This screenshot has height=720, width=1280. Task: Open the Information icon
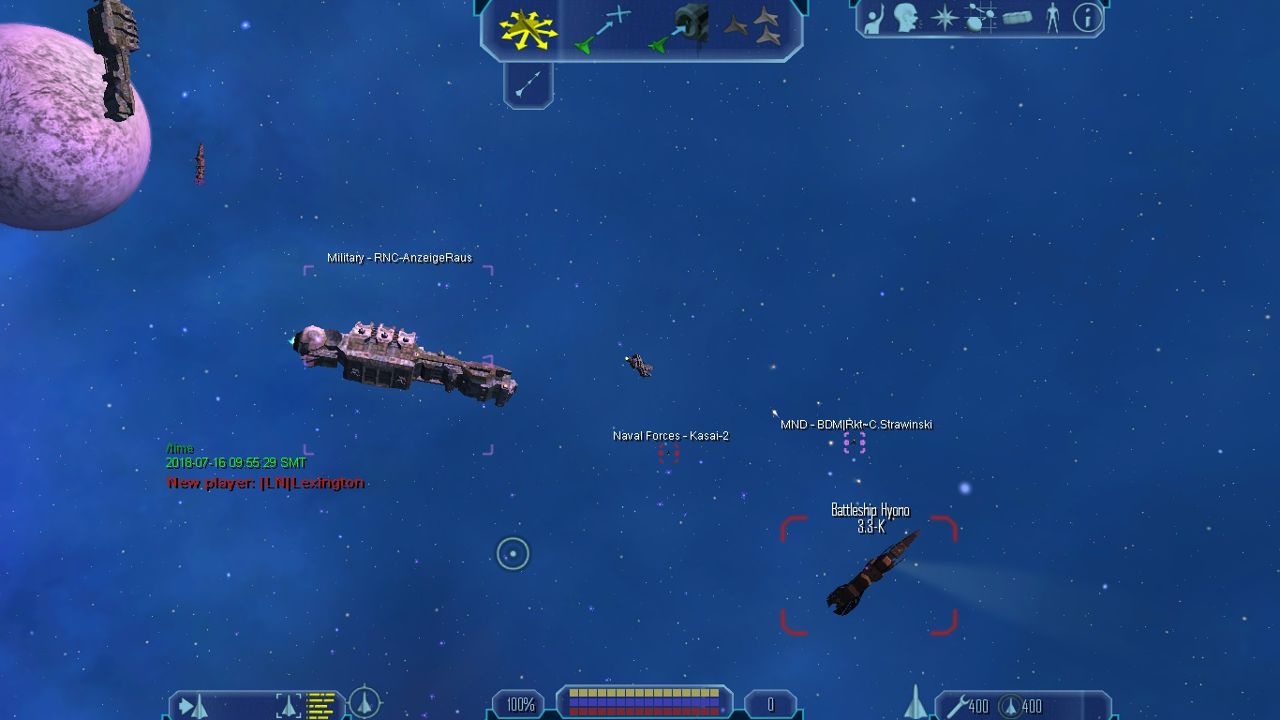[1087, 18]
